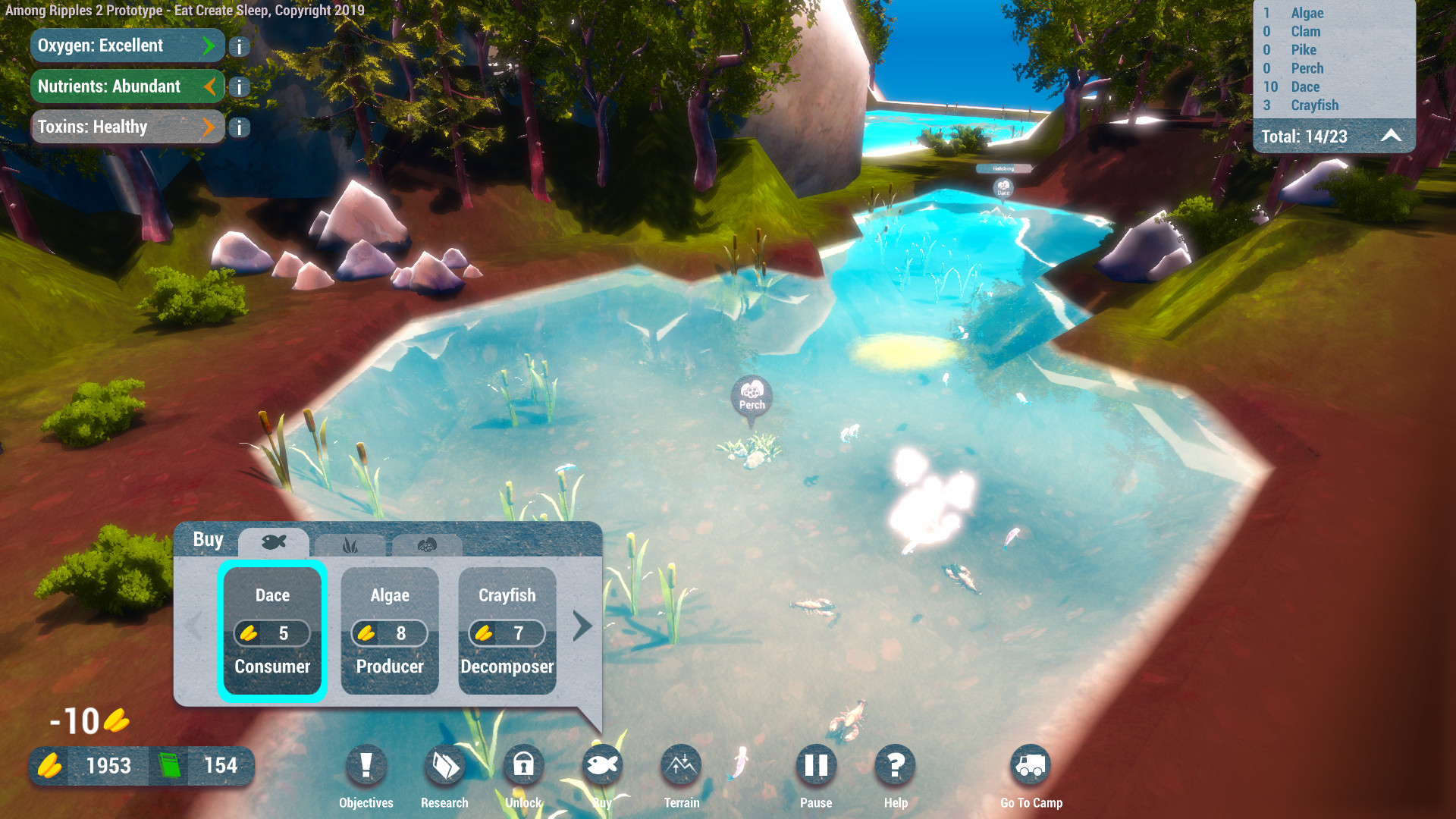This screenshot has width=1456, height=819.
Task: Buy the Algae producer card
Action: 390,631
